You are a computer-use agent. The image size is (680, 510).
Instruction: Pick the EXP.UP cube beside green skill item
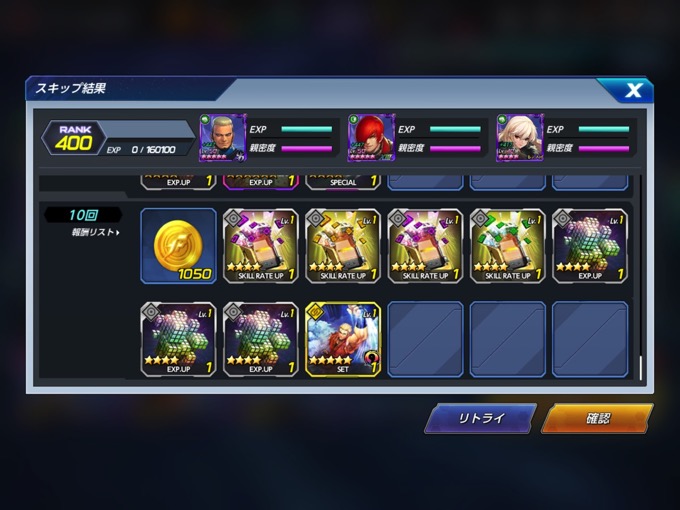coord(589,246)
